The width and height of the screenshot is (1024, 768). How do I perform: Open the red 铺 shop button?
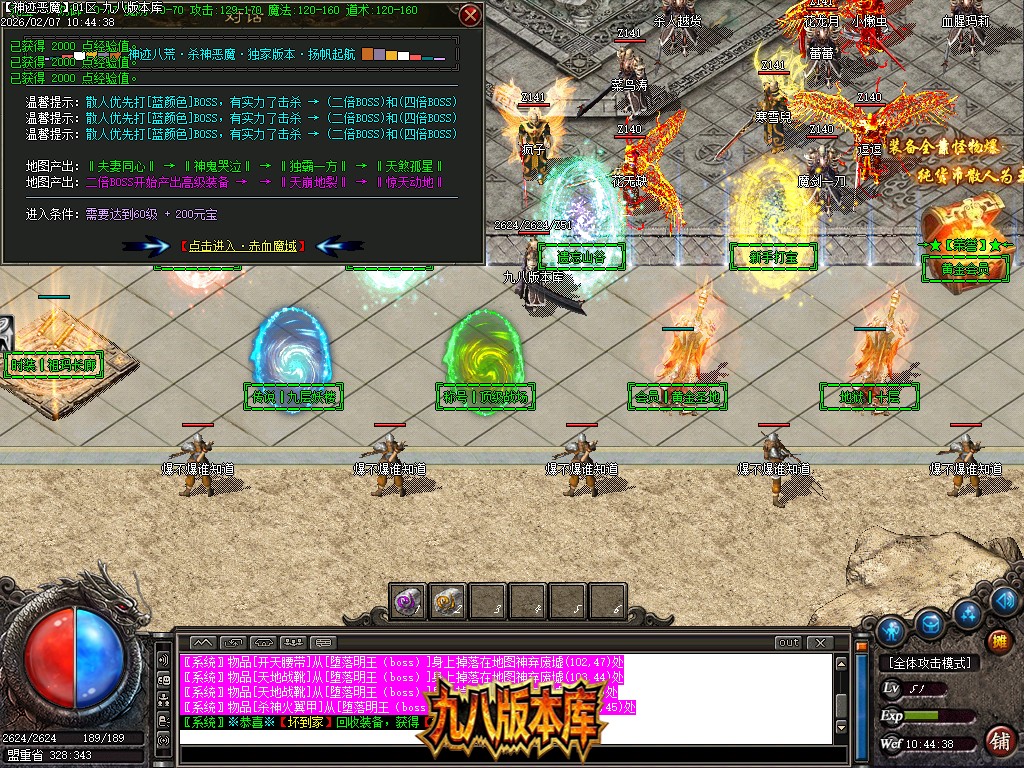[998, 741]
